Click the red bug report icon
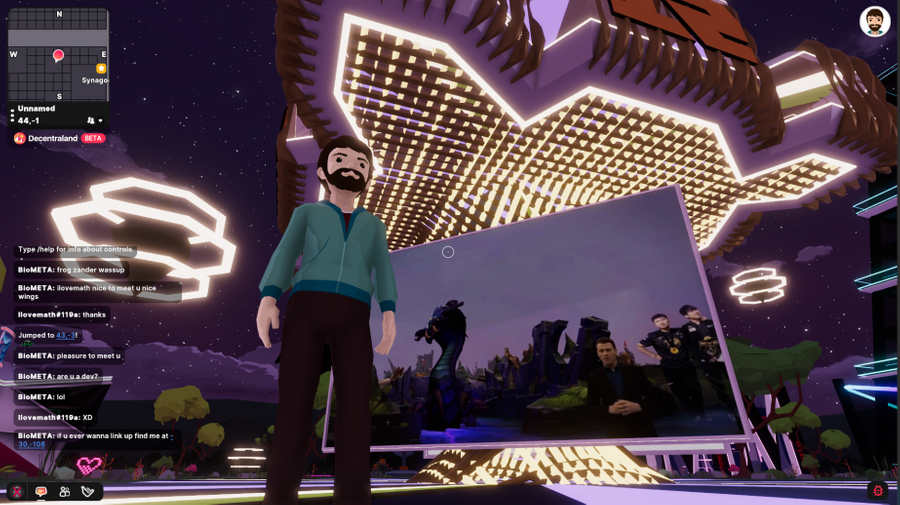 pyautogui.click(x=878, y=490)
